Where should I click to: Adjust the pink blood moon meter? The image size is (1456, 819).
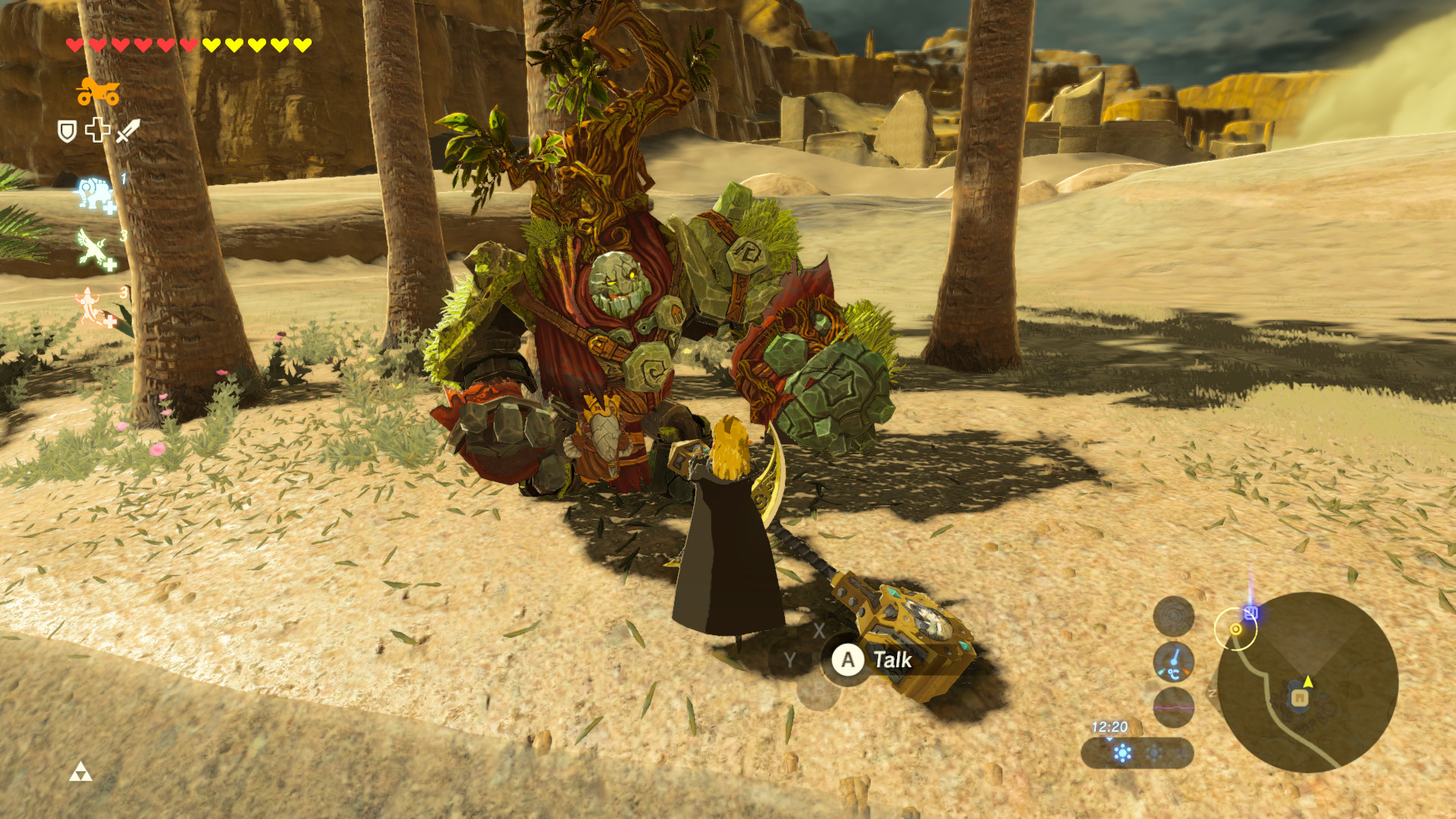1174,708
